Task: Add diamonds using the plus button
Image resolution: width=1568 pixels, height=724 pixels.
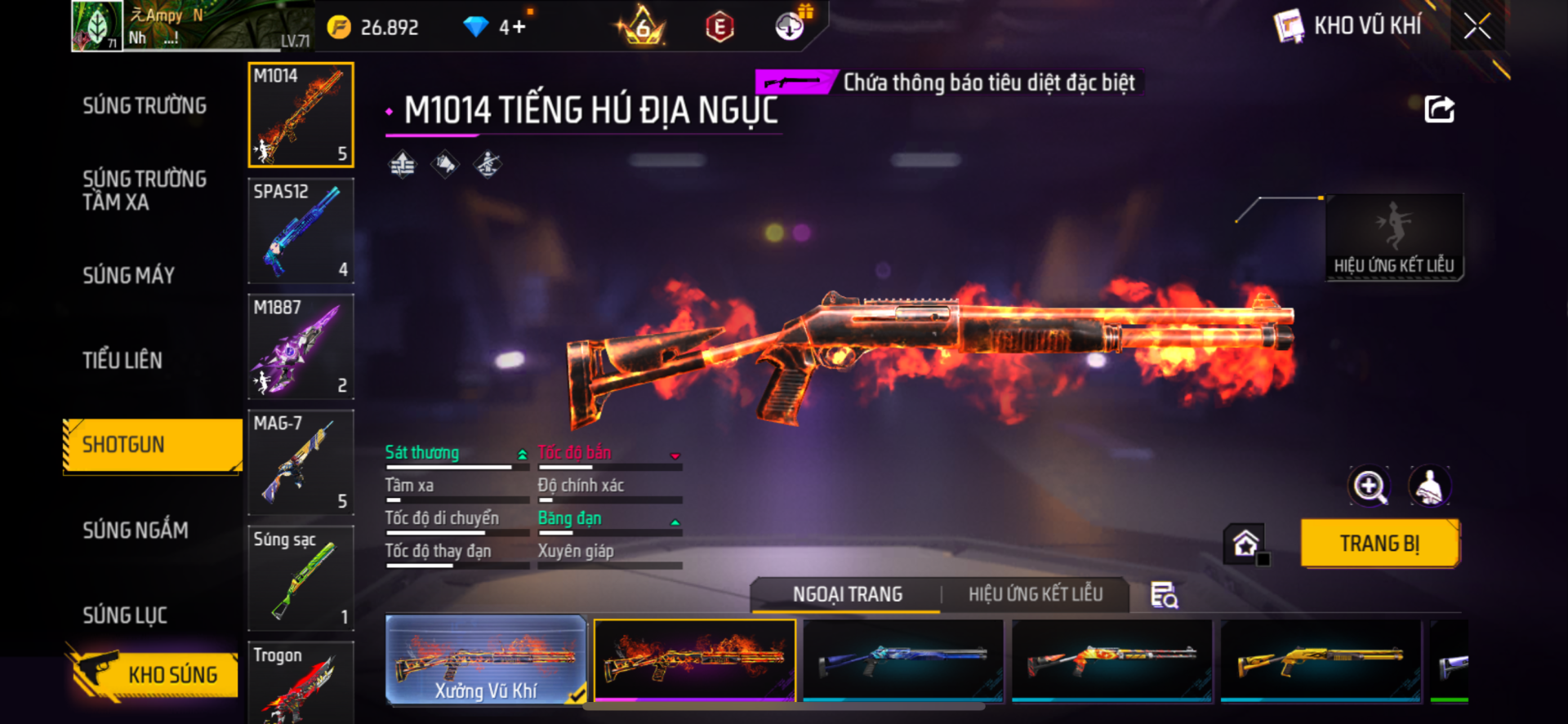Action: (x=519, y=28)
